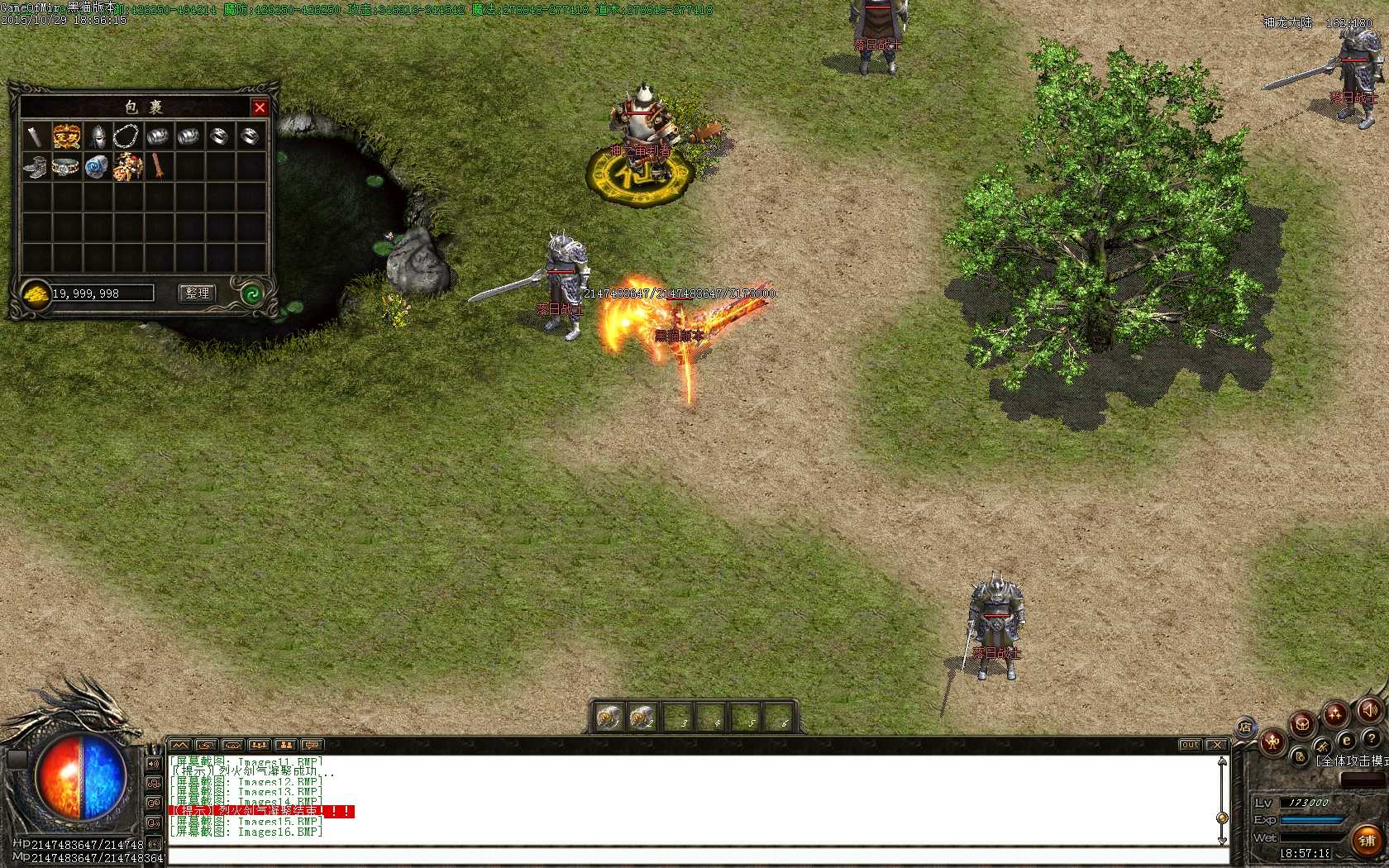Image resolution: width=1389 pixels, height=868 pixels.
Task: Toggle the speaker sound icon
Action: point(1370,710)
